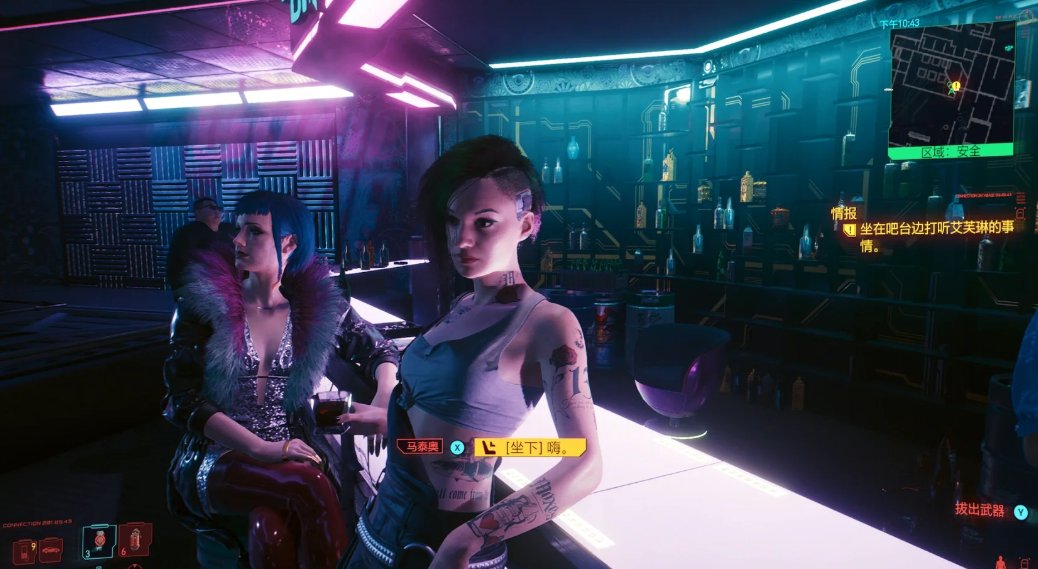Select the yellow quest marker on minimap
Viewport: 1038px width, 569px height.
(x=955, y=87)
